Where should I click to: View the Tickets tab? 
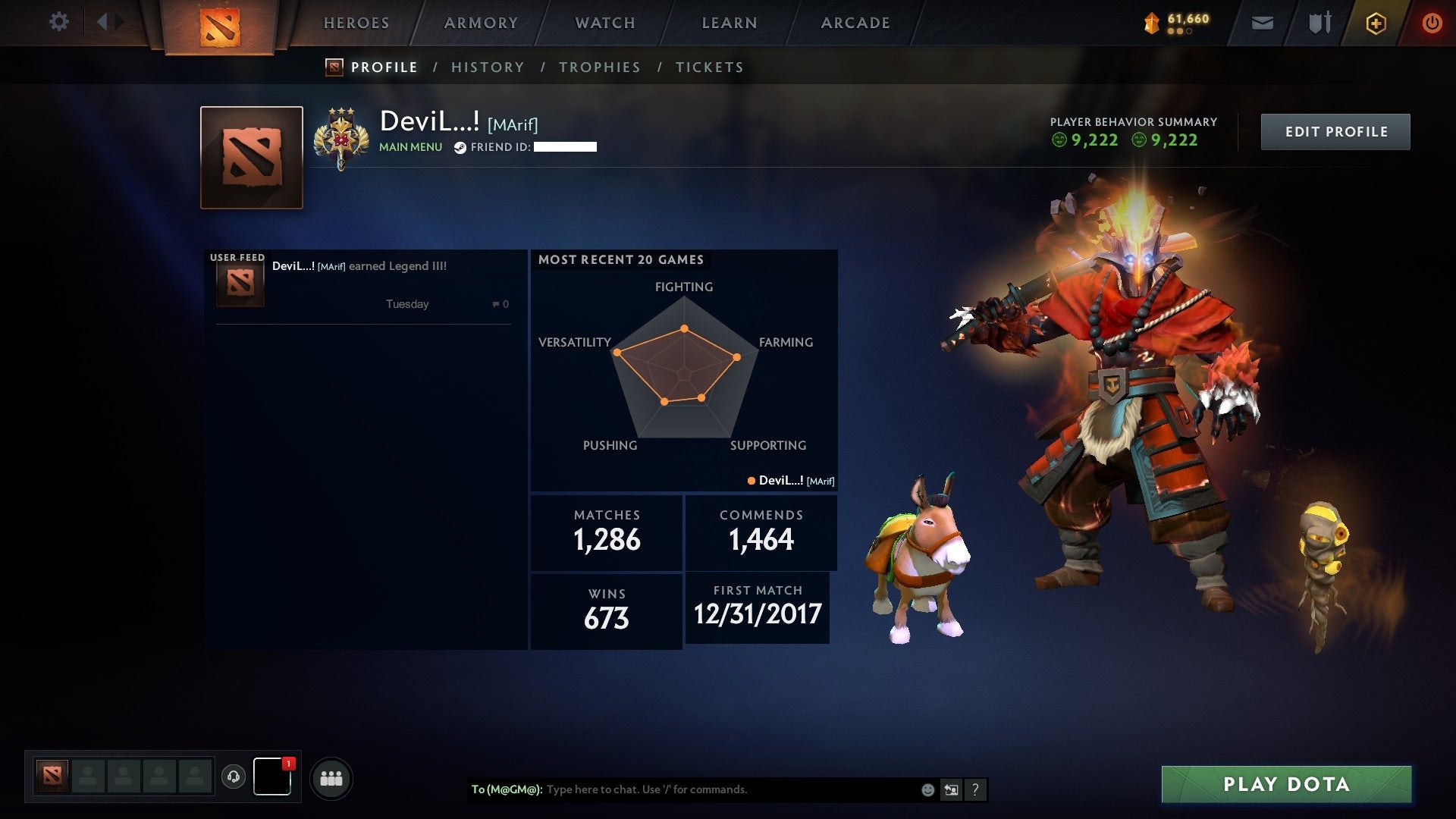(710, 67)
